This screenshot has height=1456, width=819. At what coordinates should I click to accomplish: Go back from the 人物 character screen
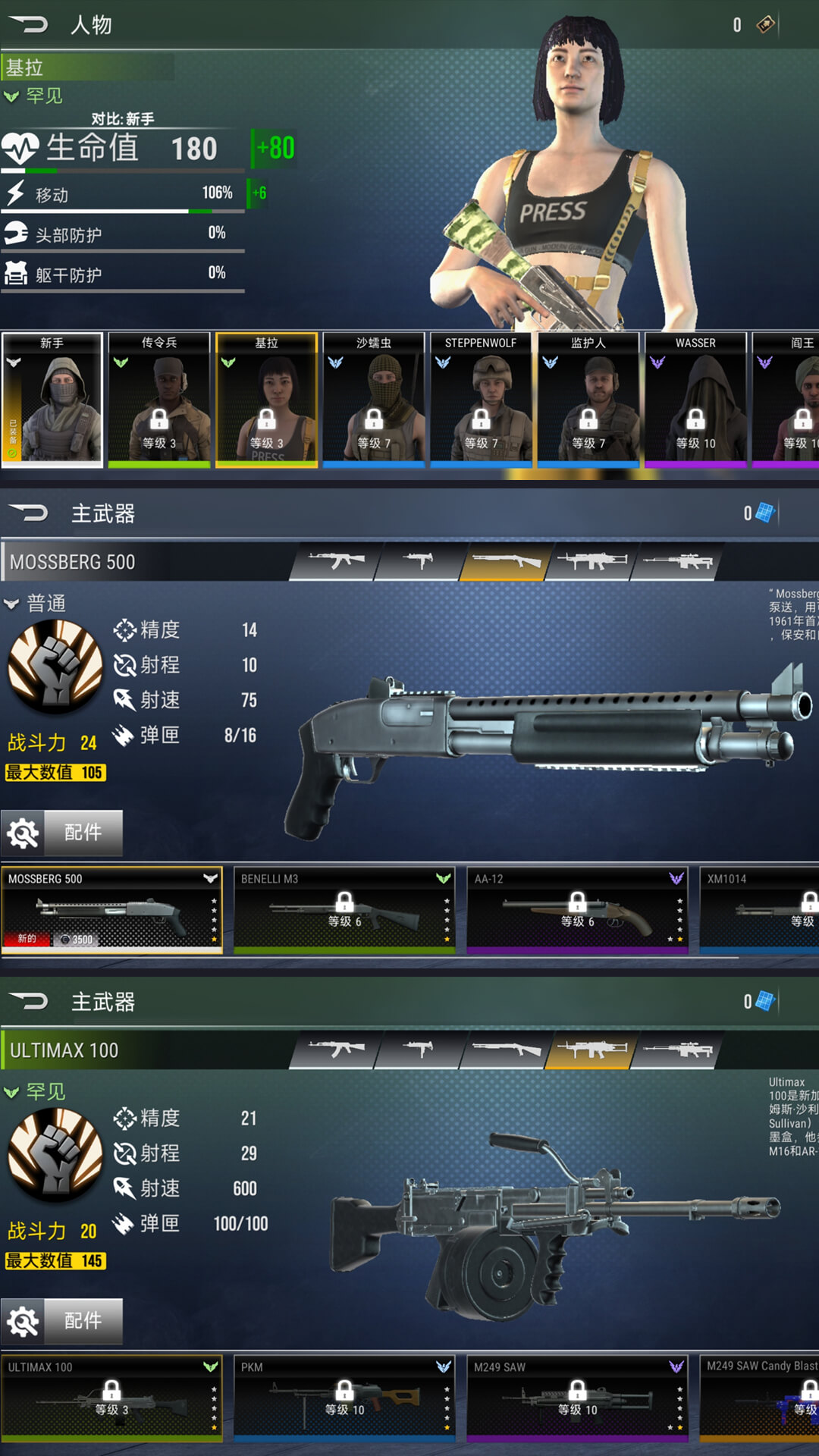[29, 25]
